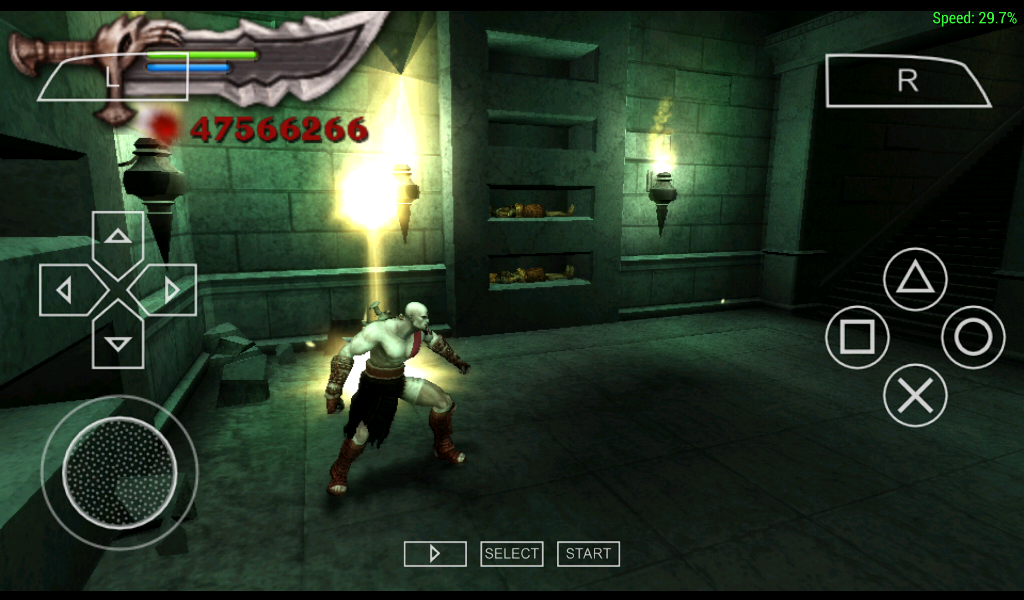The image size is (1024, 600).
Task: Touch the on-screen analog stick
Action: pyautogui.click(x=119, y=472)
